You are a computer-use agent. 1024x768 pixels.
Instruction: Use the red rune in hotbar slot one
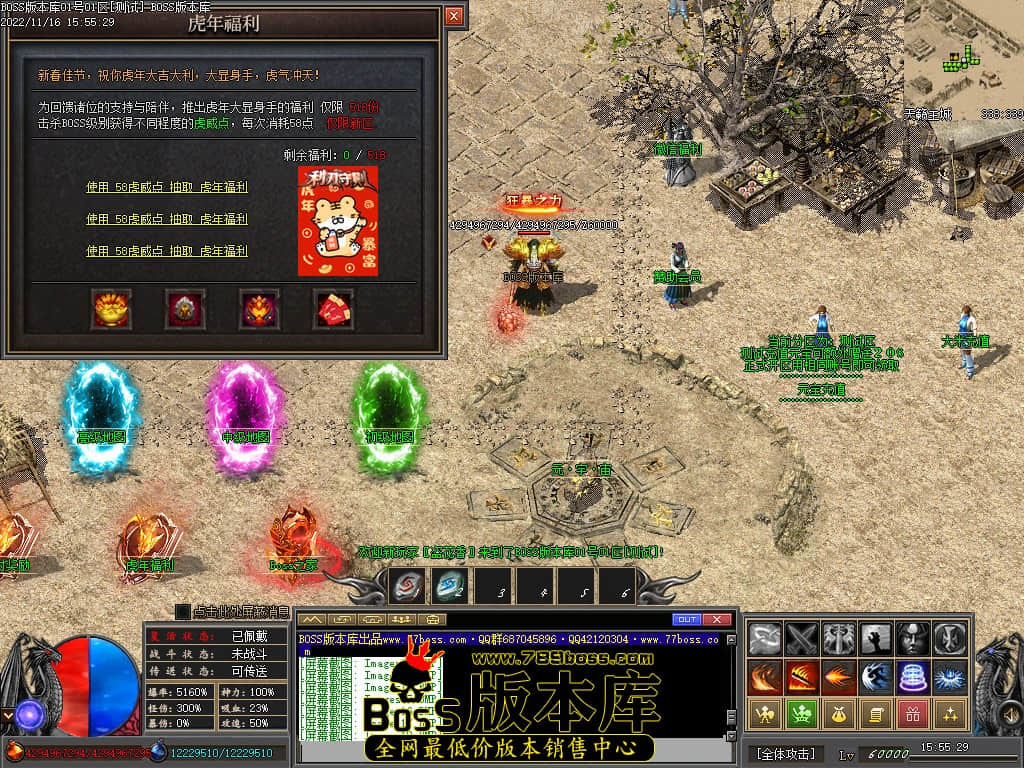(407, 586)
